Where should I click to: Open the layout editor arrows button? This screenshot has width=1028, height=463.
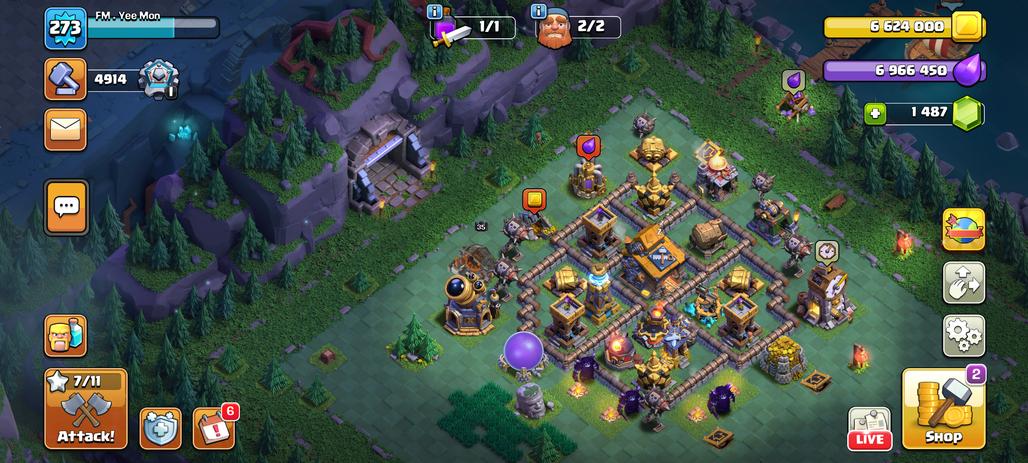(x=964, y=283)
